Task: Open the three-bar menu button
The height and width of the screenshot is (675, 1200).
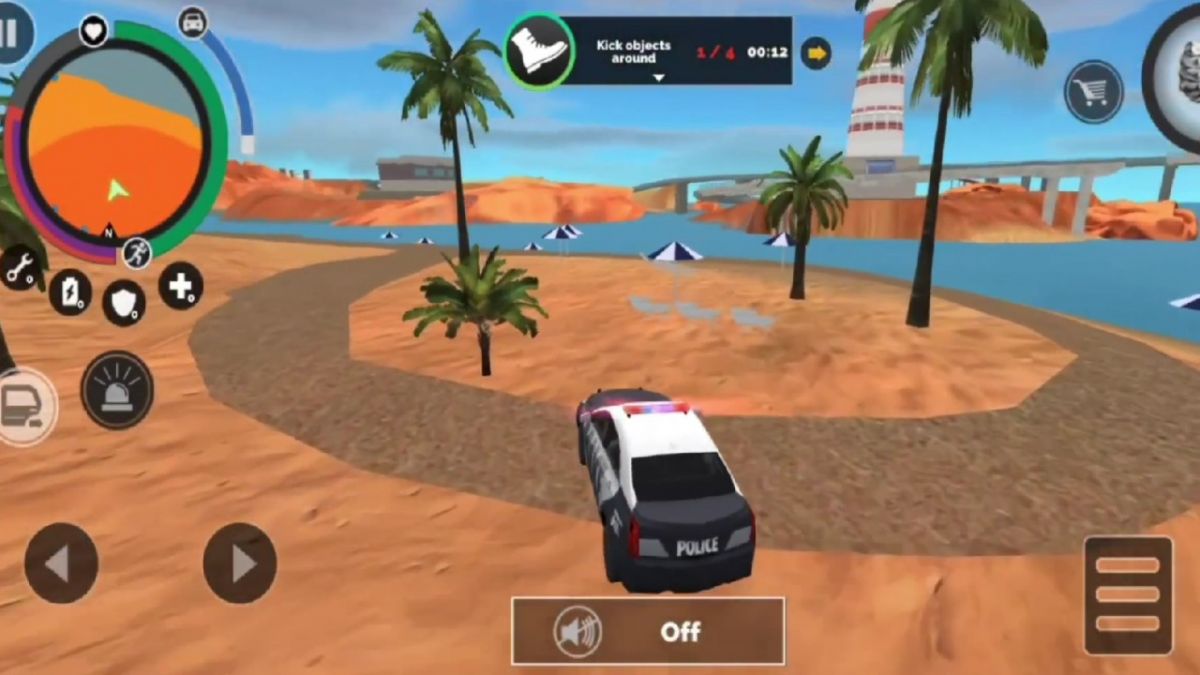Action: click(1128, 595)
